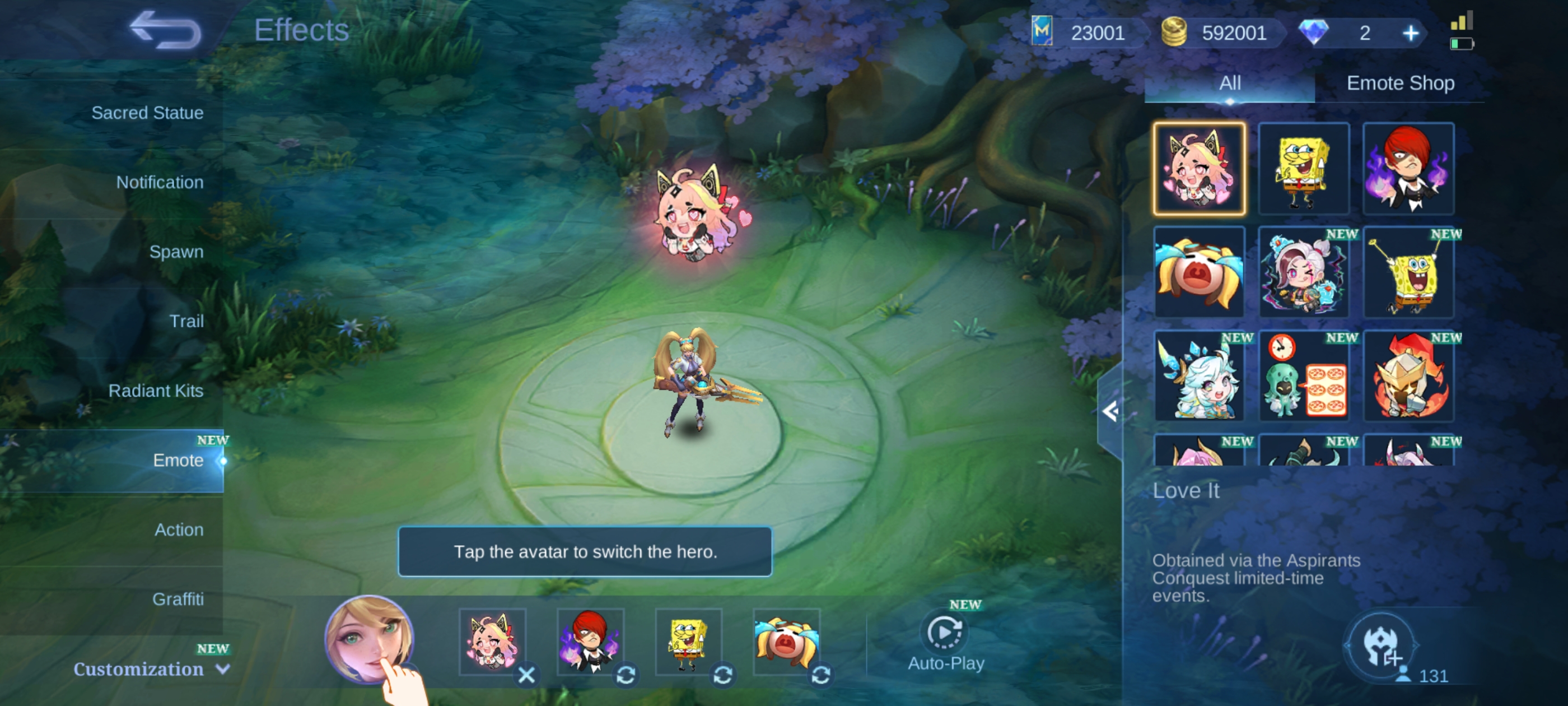Image resolution: width=1568 pixels, height=706 pixels.
Task: Choose the Spawn effects category
Action: [176, 252]
